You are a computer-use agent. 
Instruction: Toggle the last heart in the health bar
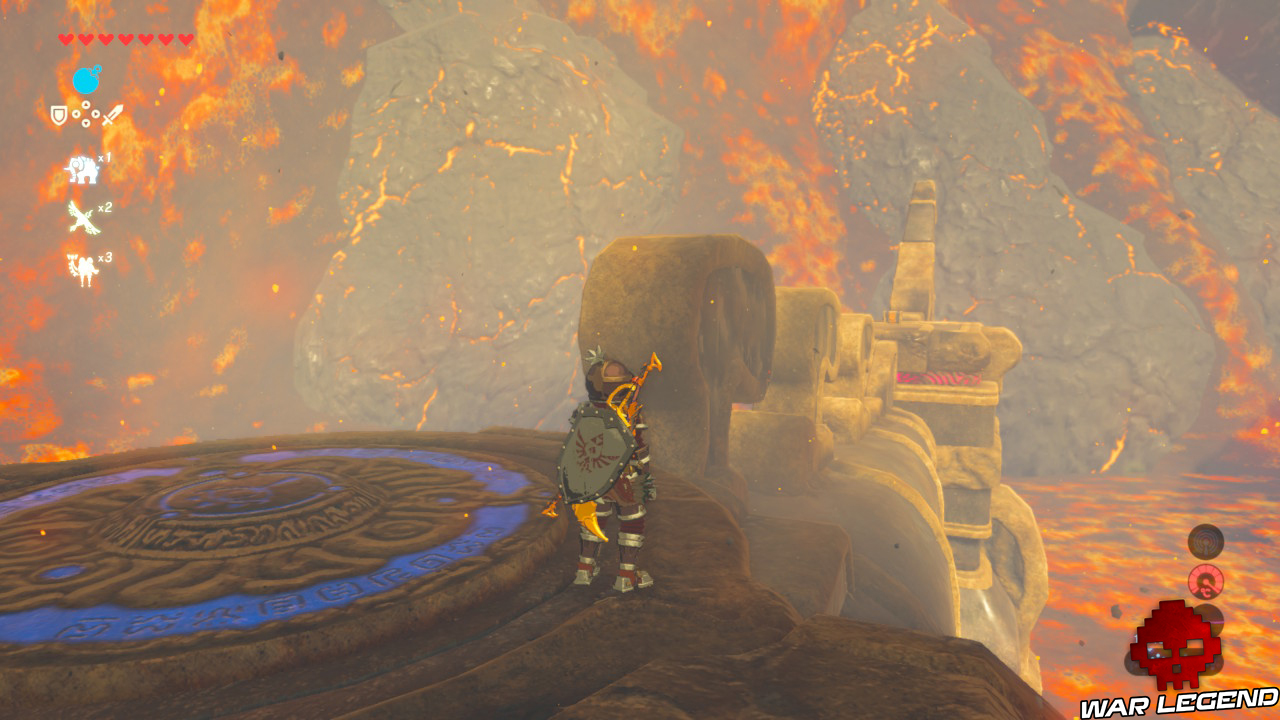click(x=184, y=38)
